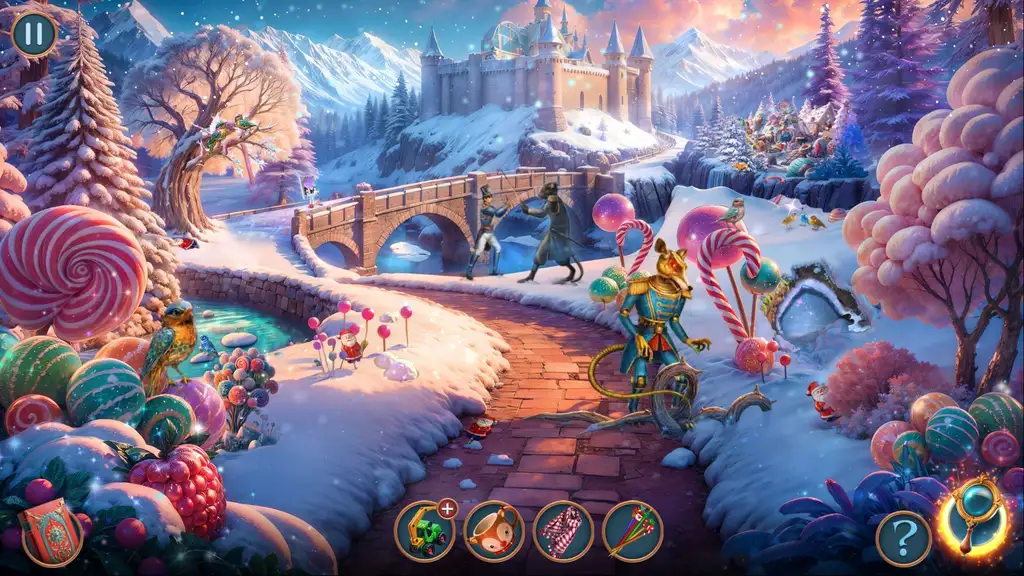
Task: Tap the plus badge on the toy truck
Action: 447,509
